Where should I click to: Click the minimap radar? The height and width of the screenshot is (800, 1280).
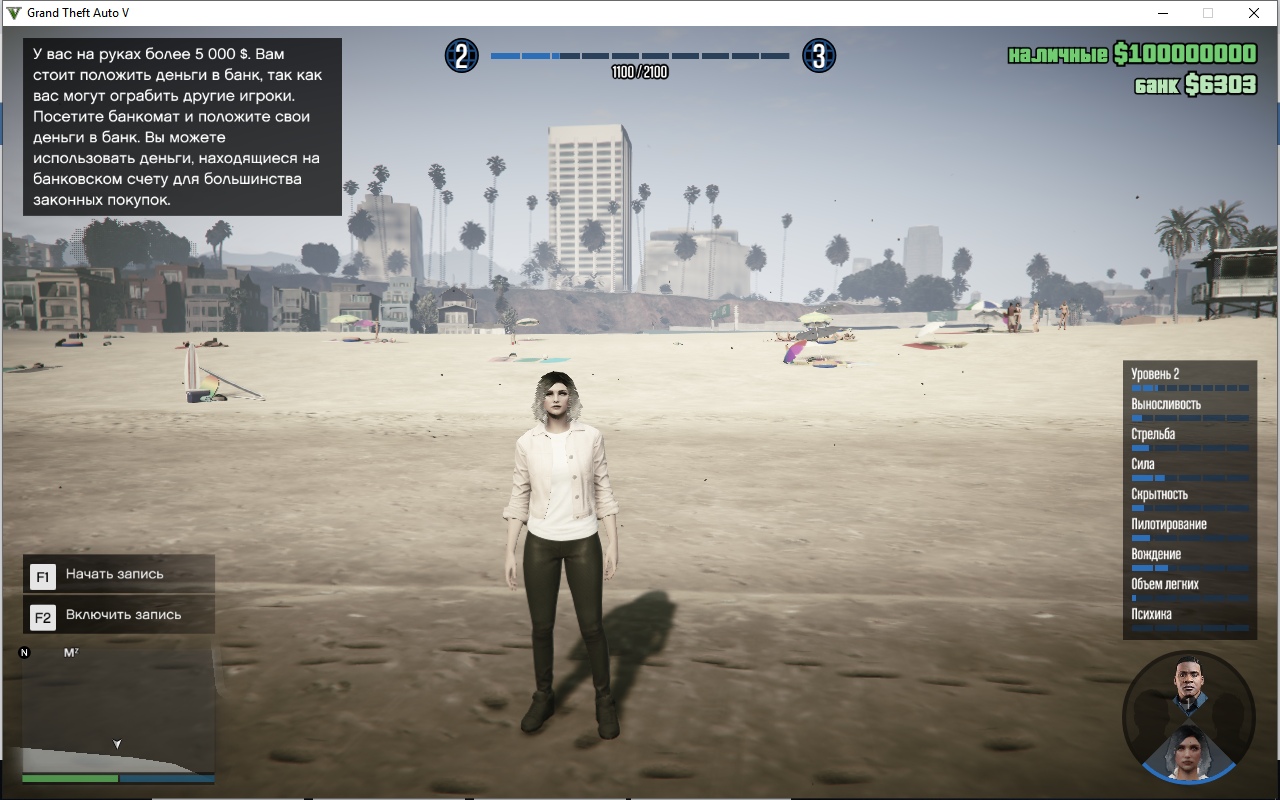118,708
